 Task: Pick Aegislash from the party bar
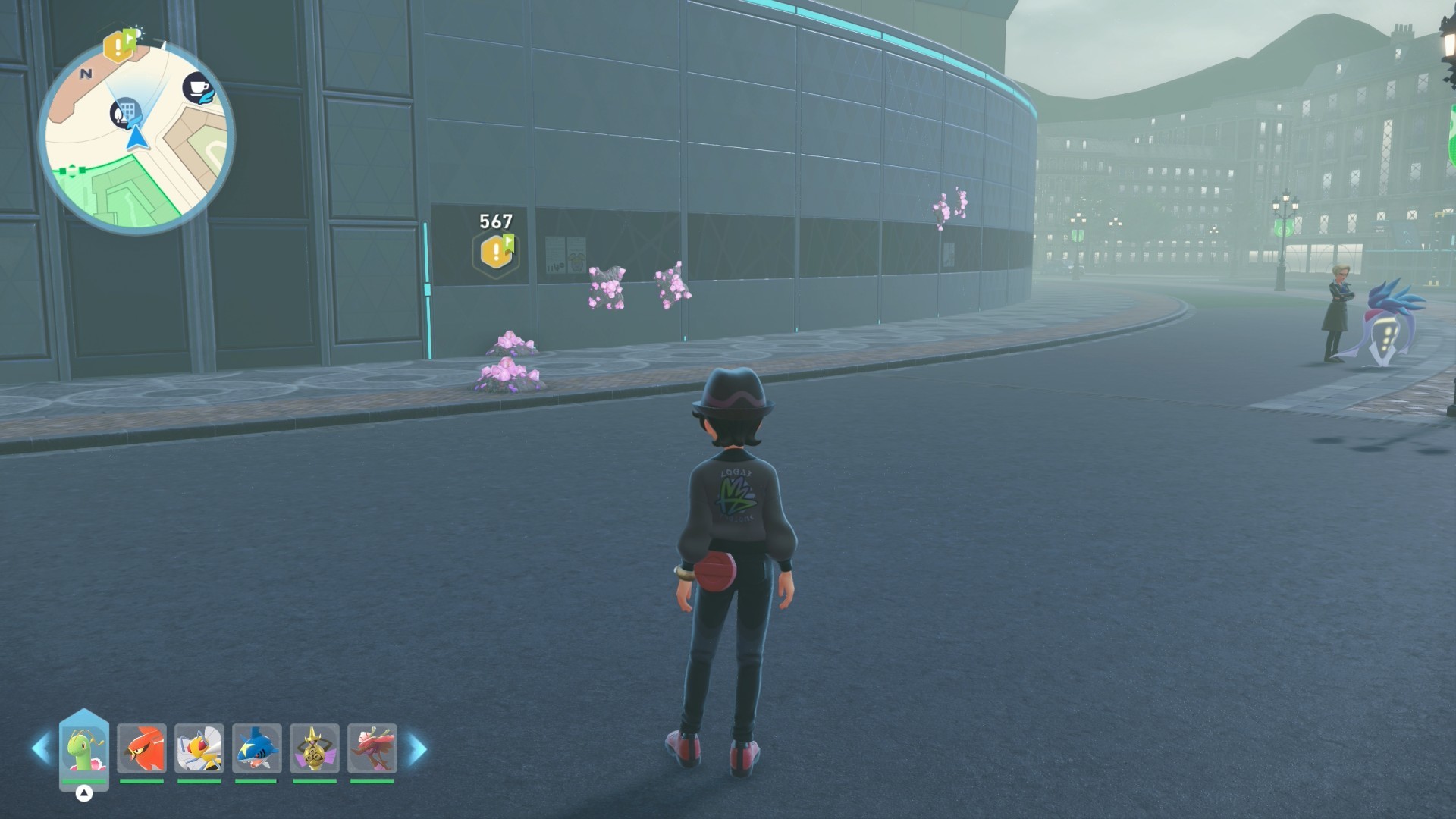pos(314,749)
